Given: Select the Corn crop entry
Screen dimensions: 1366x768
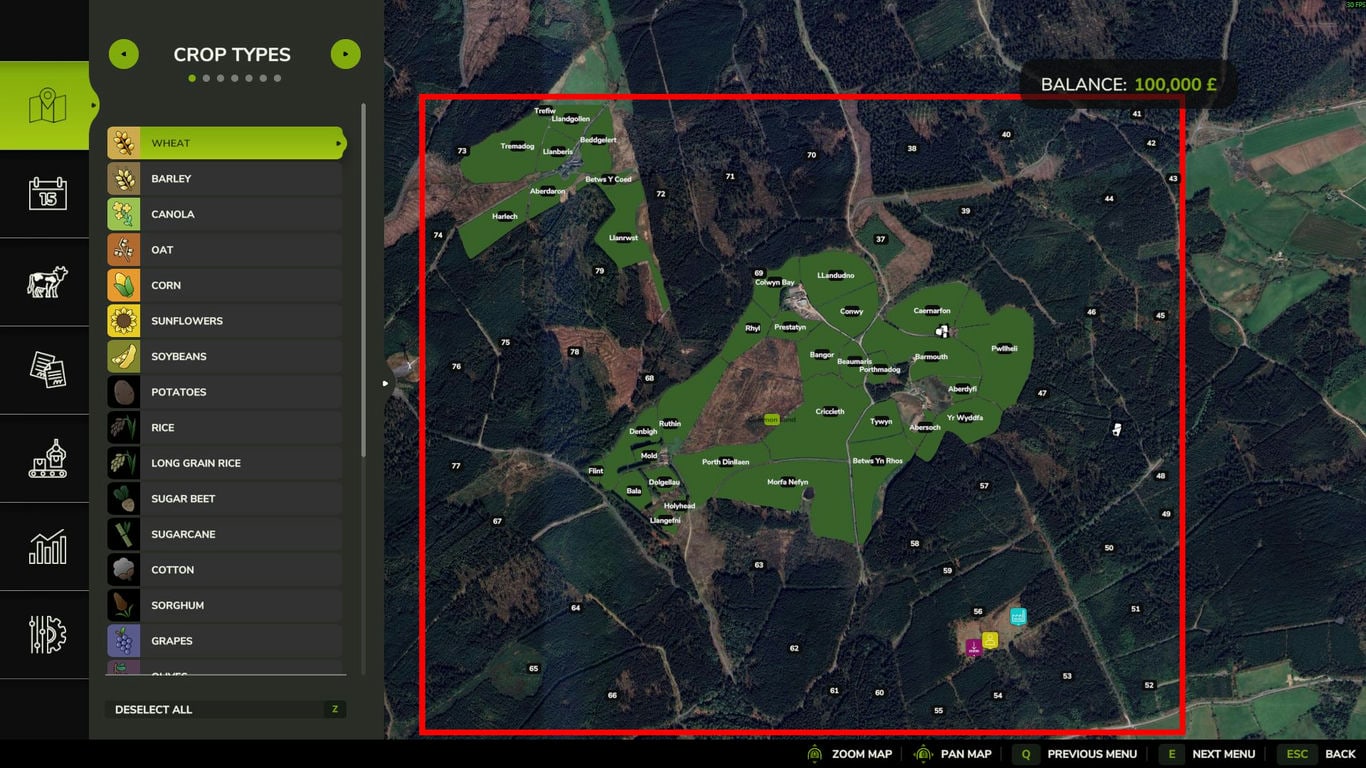Looking at the screenshot, I should point(226,285).
